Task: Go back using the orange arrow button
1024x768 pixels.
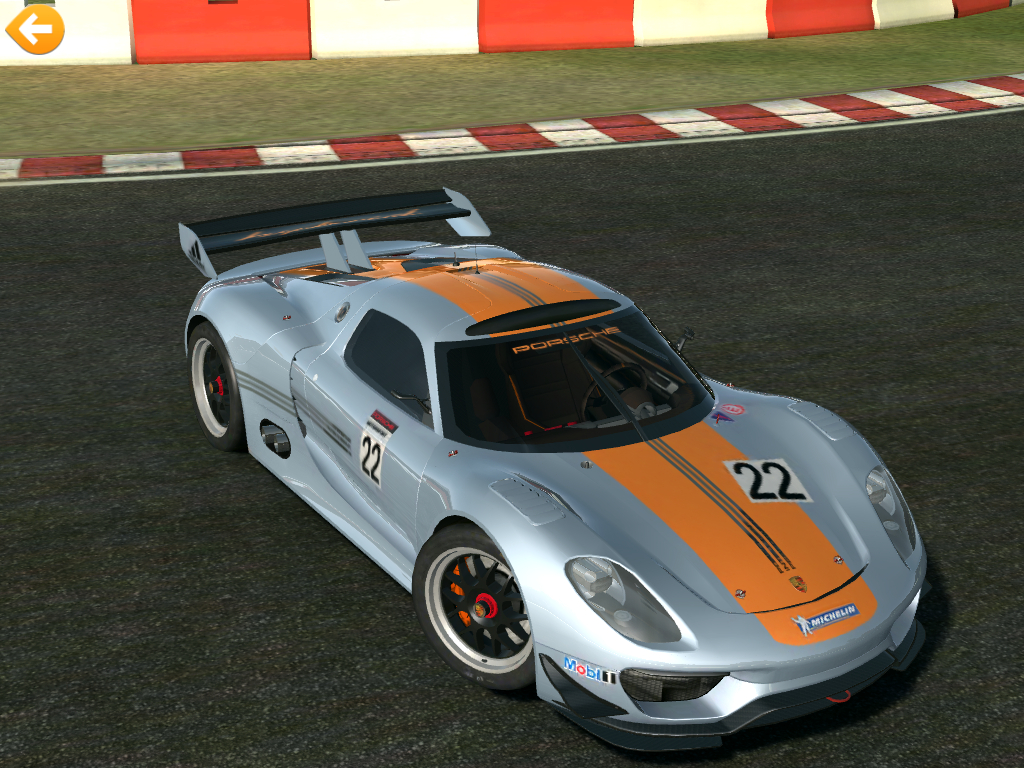Action: click(x=35, y=29)
